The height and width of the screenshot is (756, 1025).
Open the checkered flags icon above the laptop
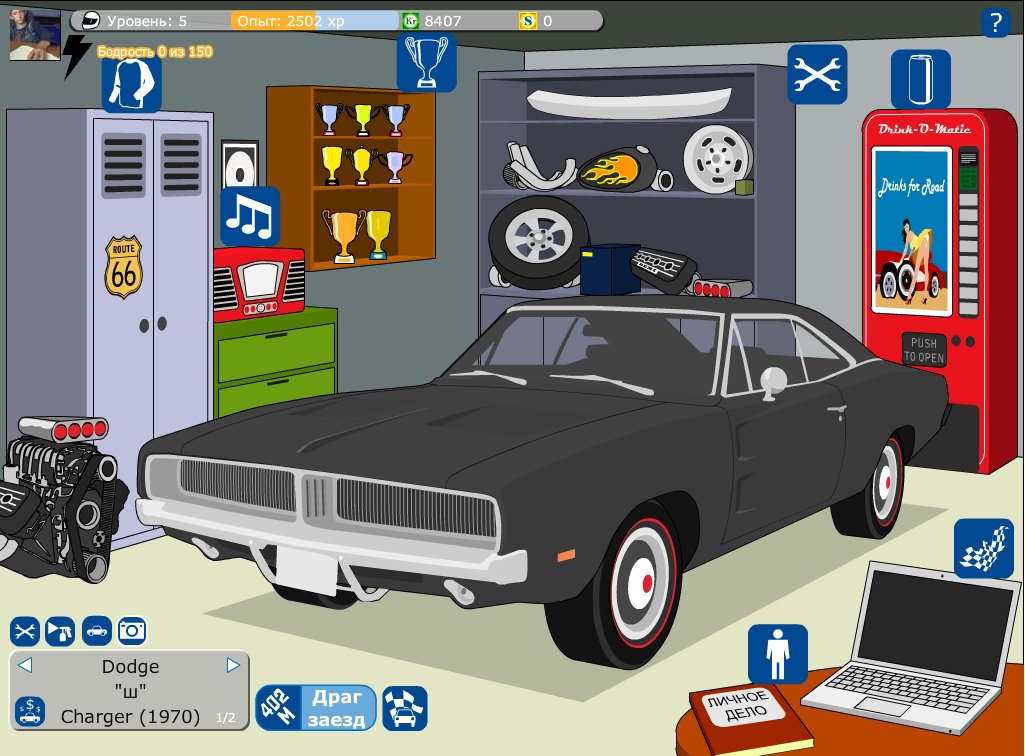[983, 548]
